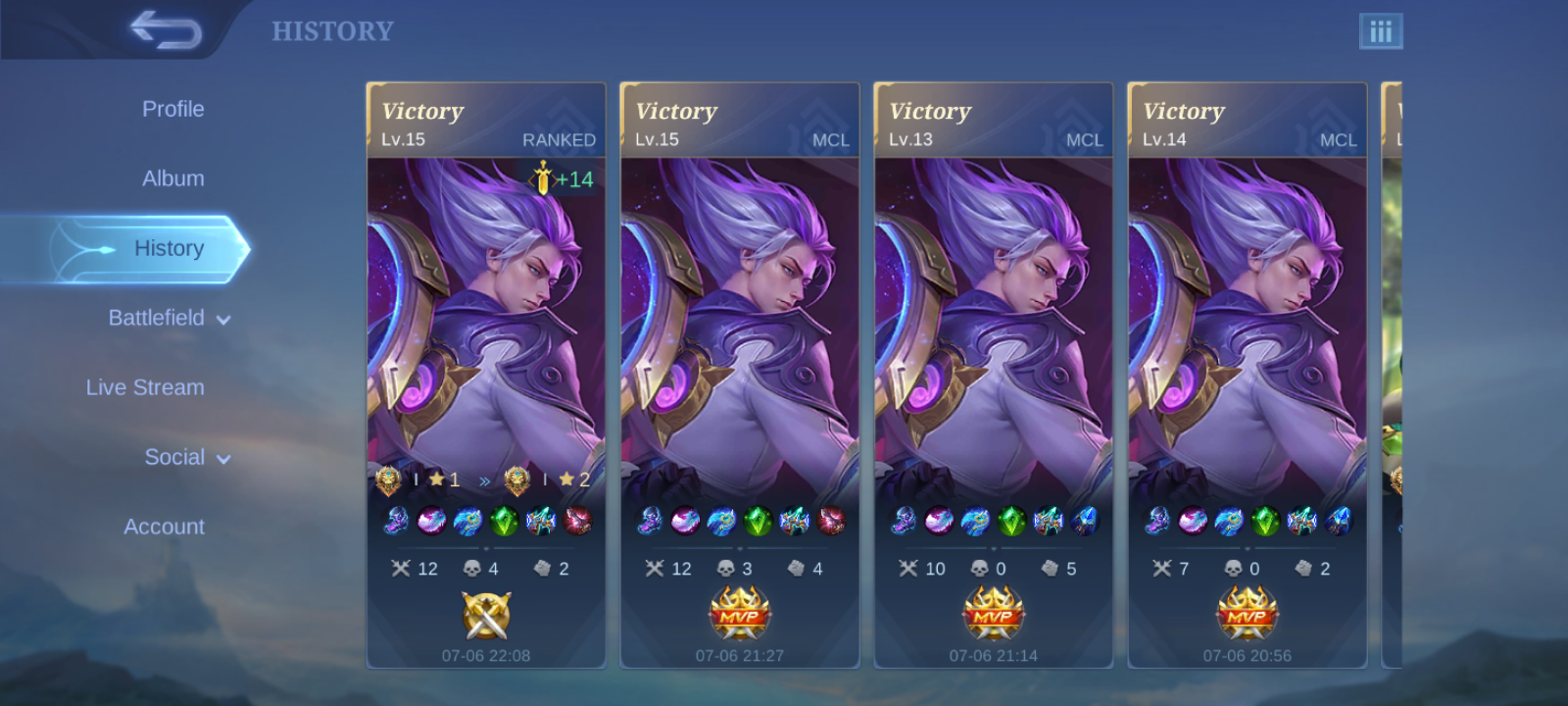Open the battle statistics icon top-right
The image size is (1568, 706).
tap(1383, 30)
